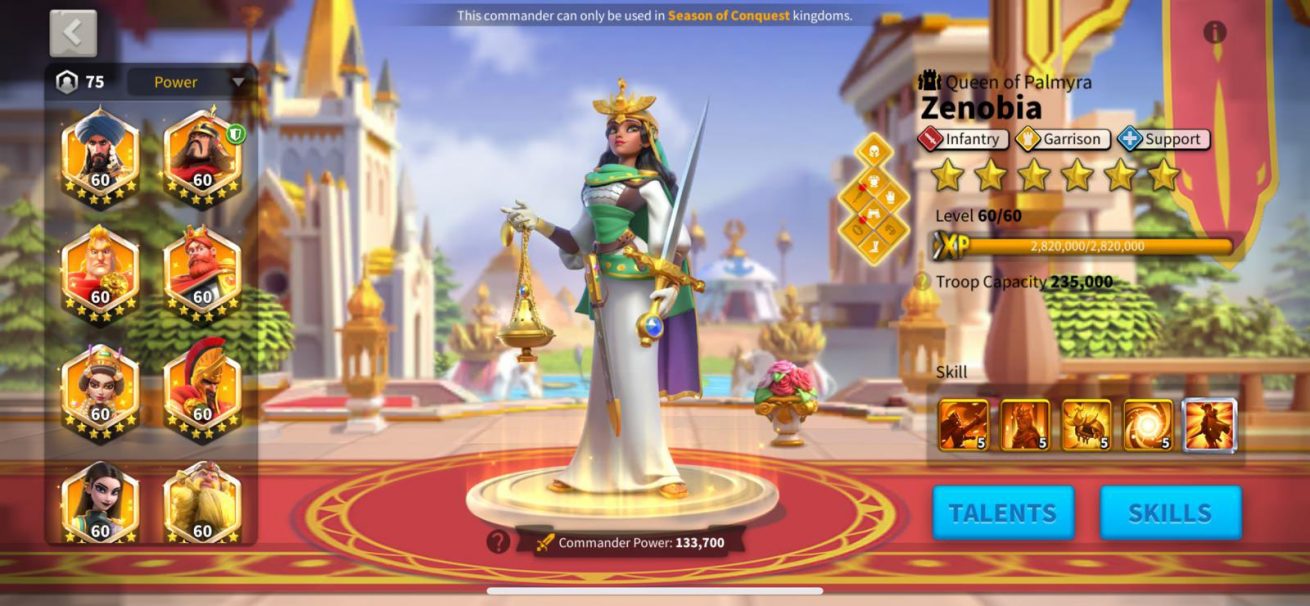Select the blond muscular commander portrait
Screen dimensions: 1310x606
pos(100,272)
